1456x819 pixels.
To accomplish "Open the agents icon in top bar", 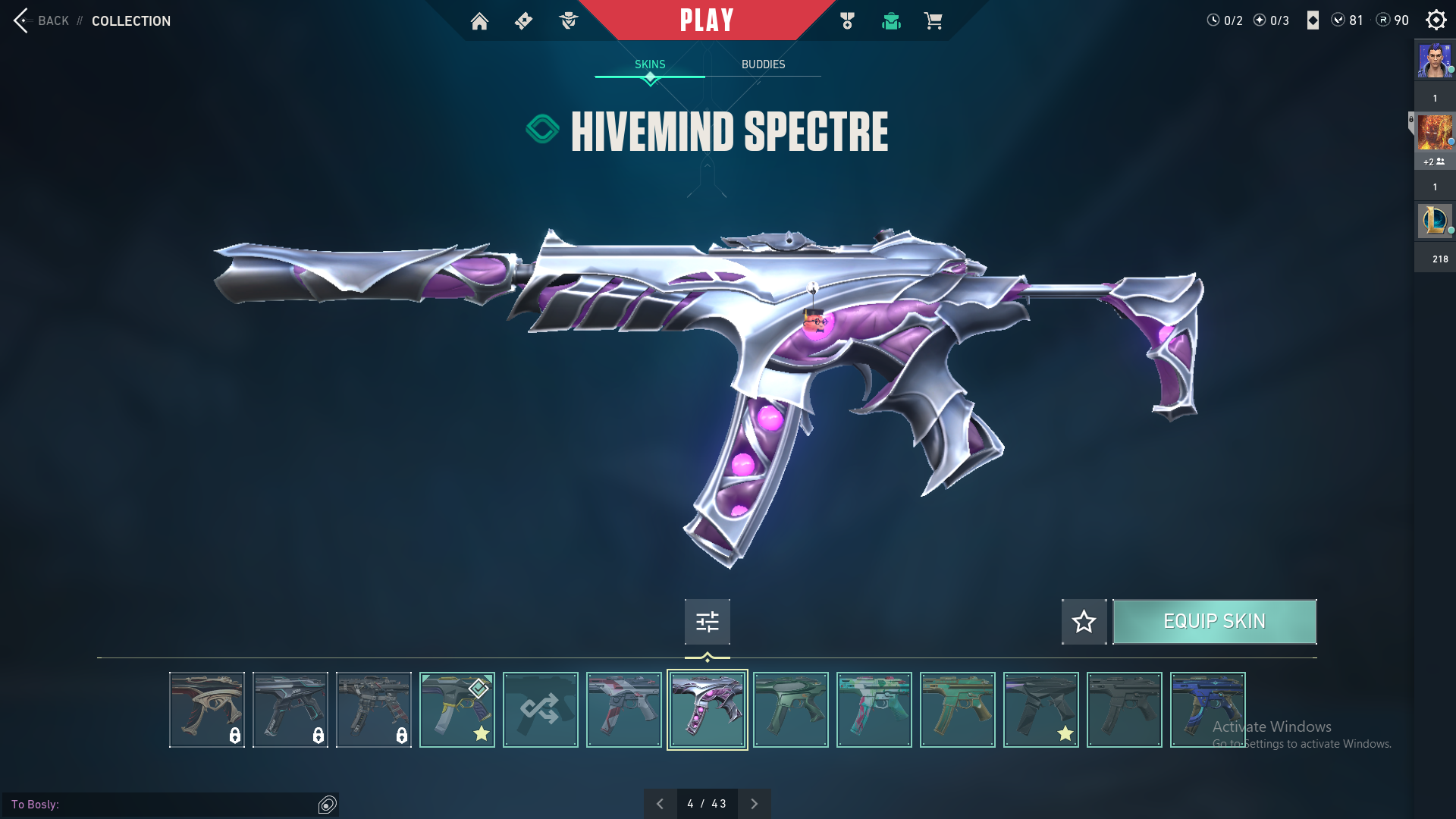I will 568,21.
